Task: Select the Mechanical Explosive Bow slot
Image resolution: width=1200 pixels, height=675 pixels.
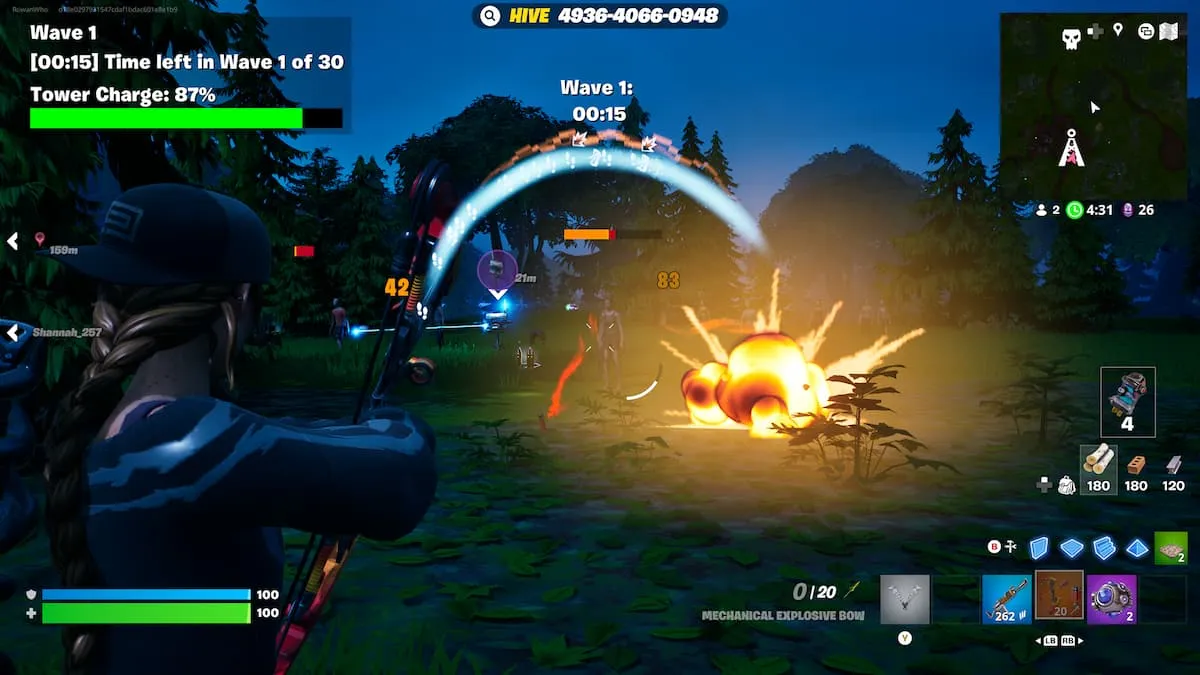Action: (x=1058, y=596)
